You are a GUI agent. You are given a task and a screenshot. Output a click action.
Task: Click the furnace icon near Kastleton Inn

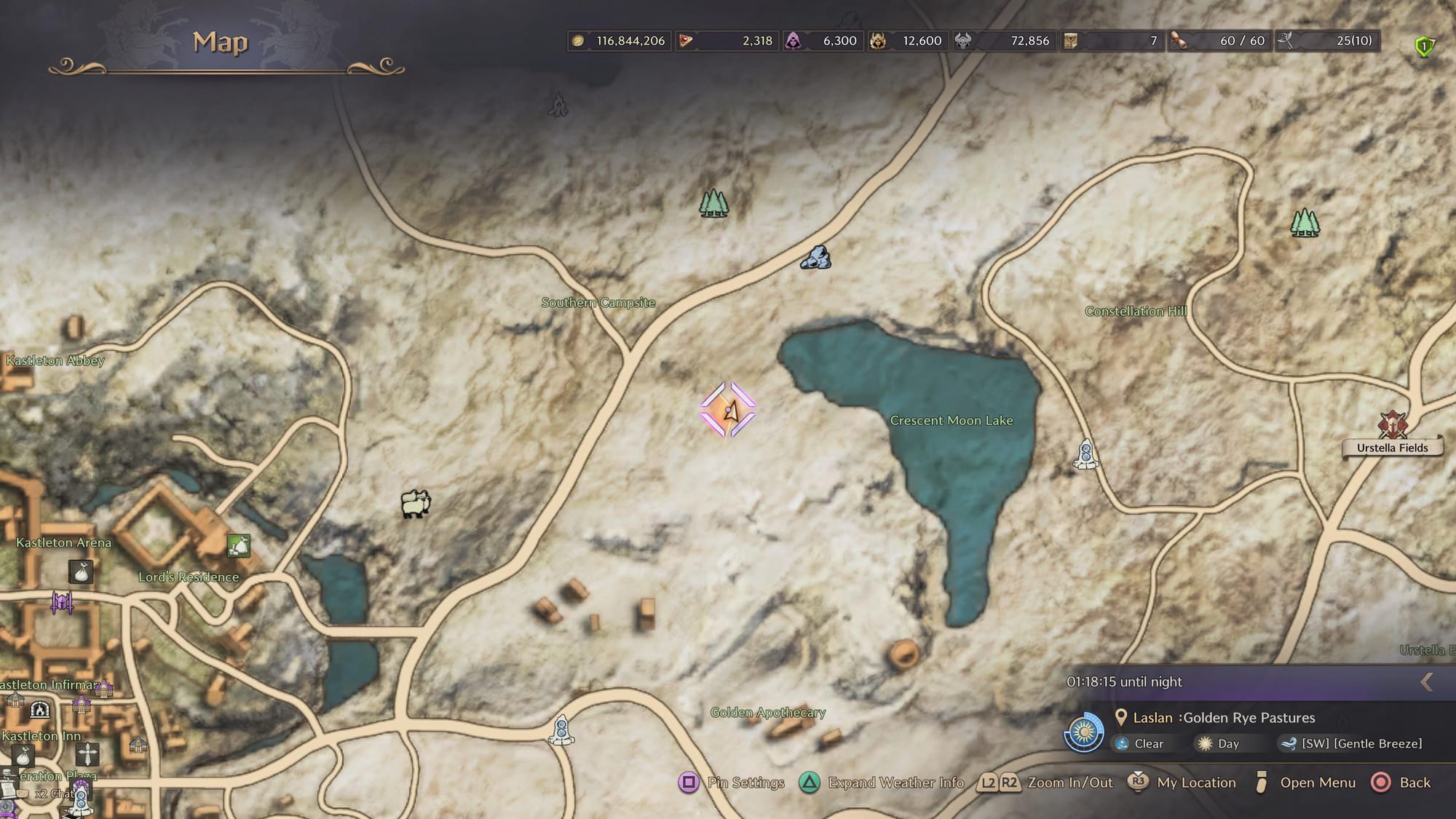[x=40, y=710]
